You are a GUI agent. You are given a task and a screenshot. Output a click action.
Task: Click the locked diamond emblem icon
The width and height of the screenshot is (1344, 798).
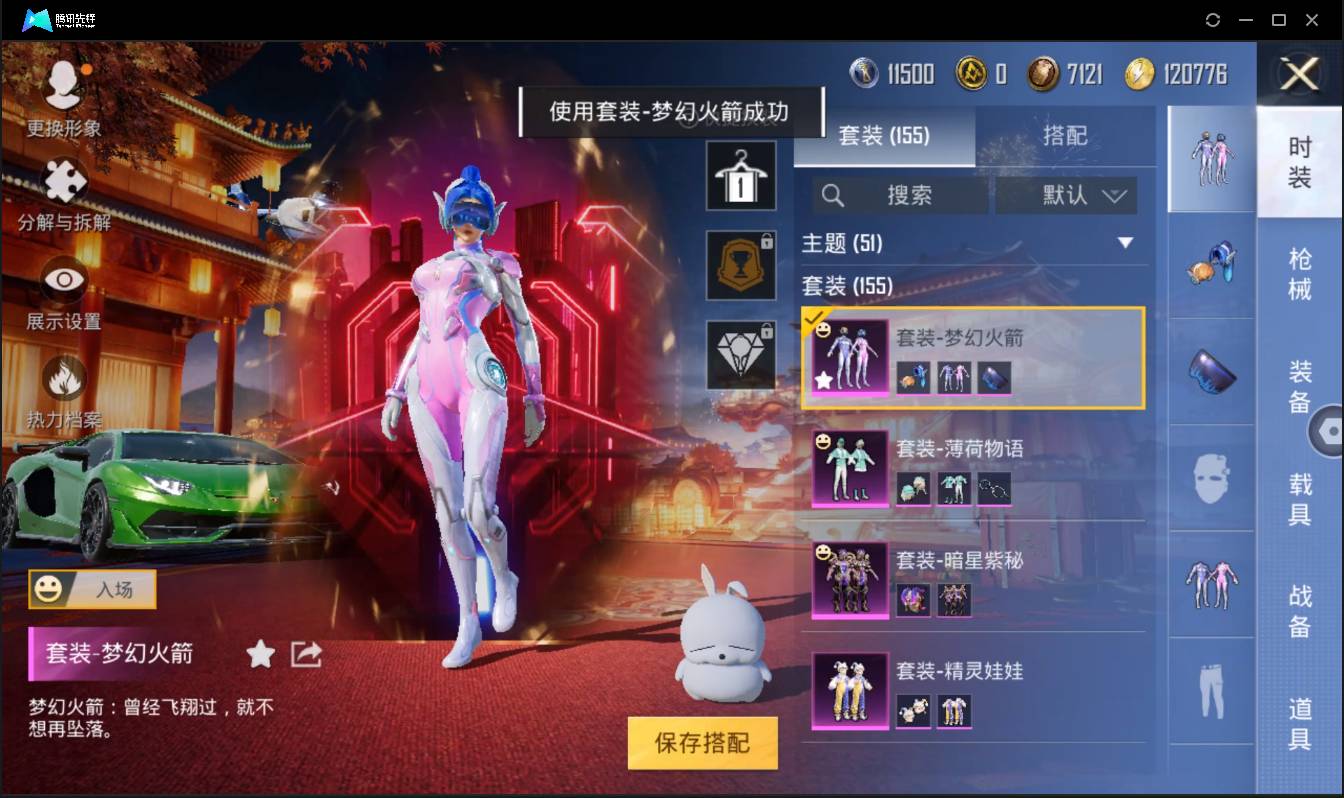coord(741,355)
